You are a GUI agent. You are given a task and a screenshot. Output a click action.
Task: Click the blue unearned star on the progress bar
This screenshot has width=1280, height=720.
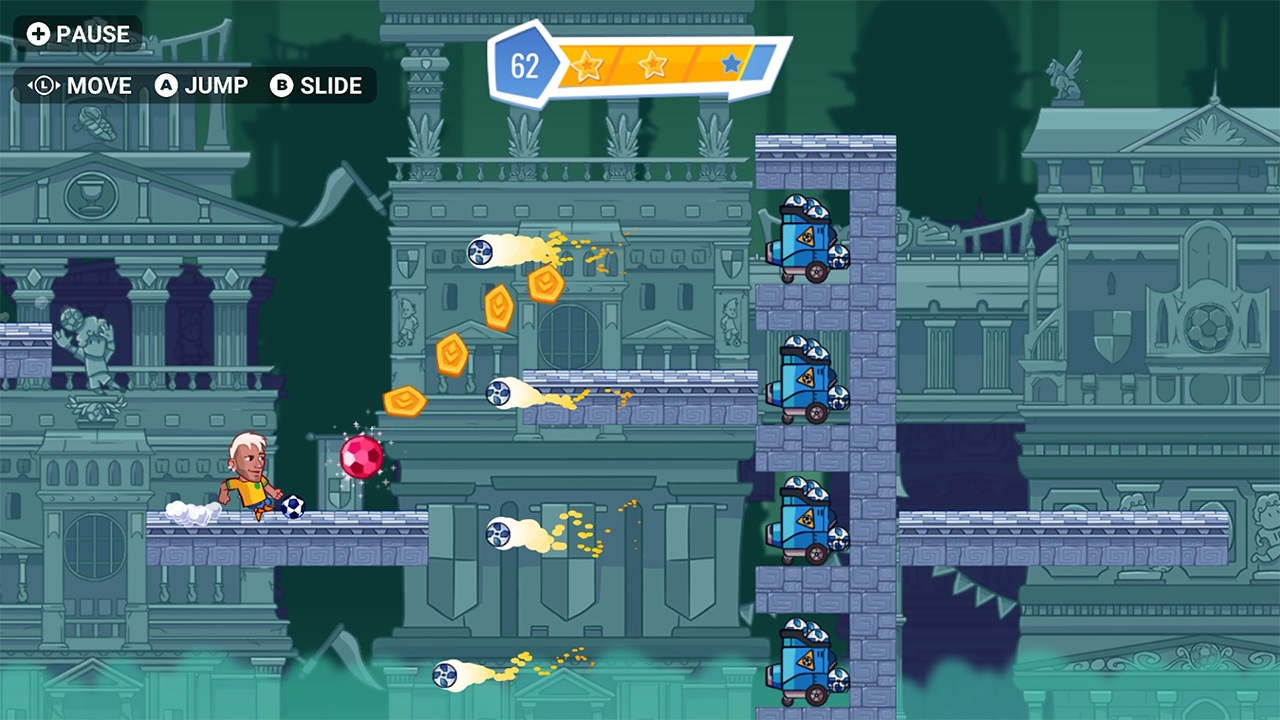point(730,62)
